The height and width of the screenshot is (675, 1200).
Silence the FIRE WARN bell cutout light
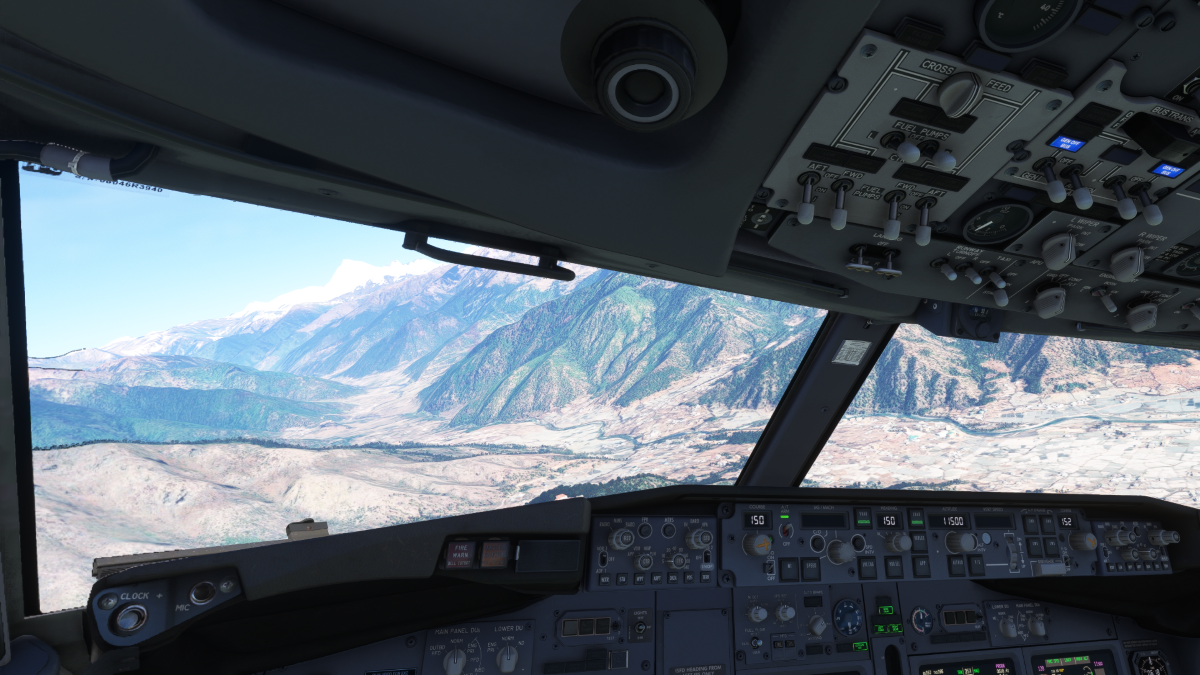pos(462,555)
